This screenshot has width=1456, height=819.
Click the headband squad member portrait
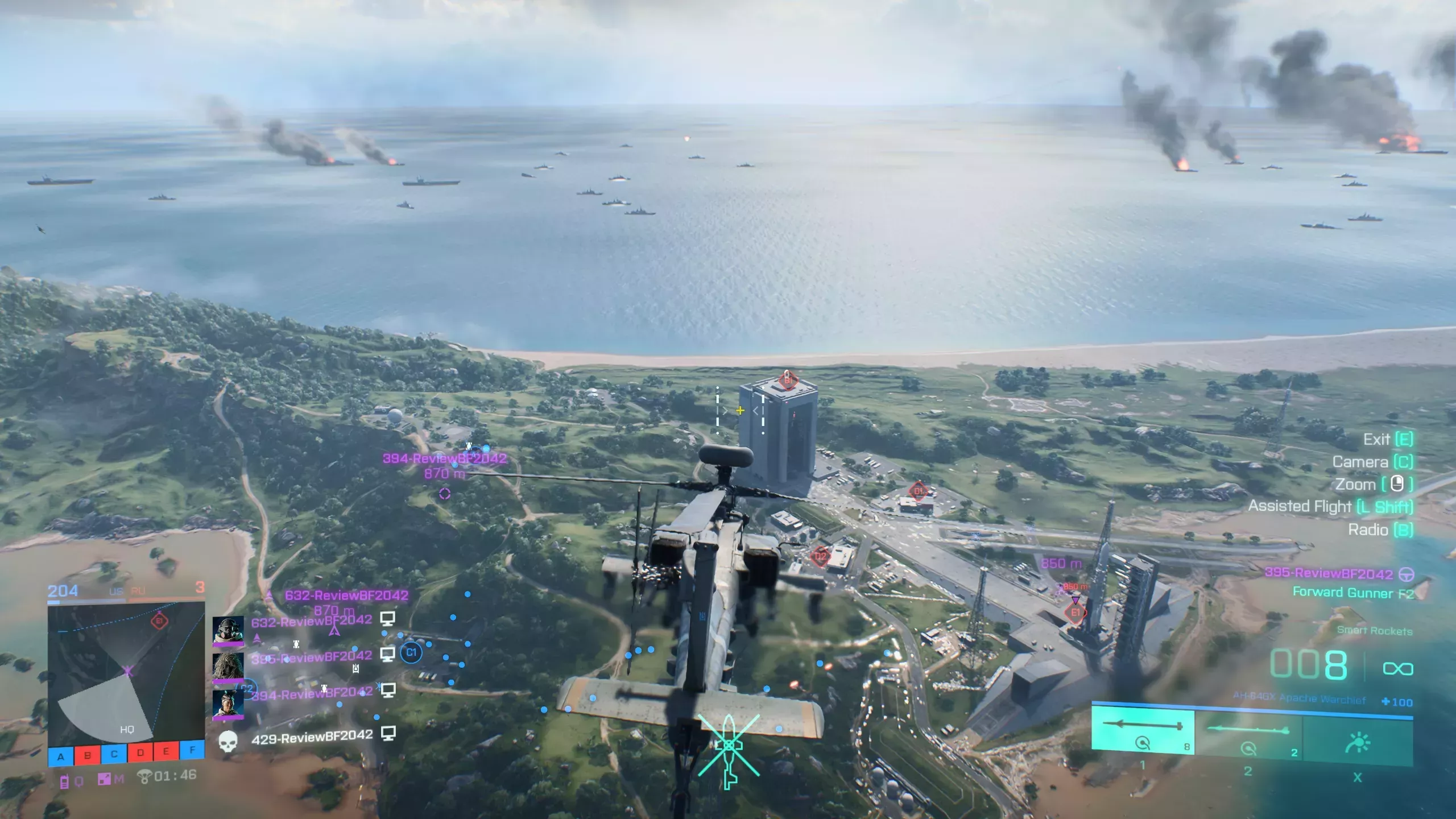(228, 704)
